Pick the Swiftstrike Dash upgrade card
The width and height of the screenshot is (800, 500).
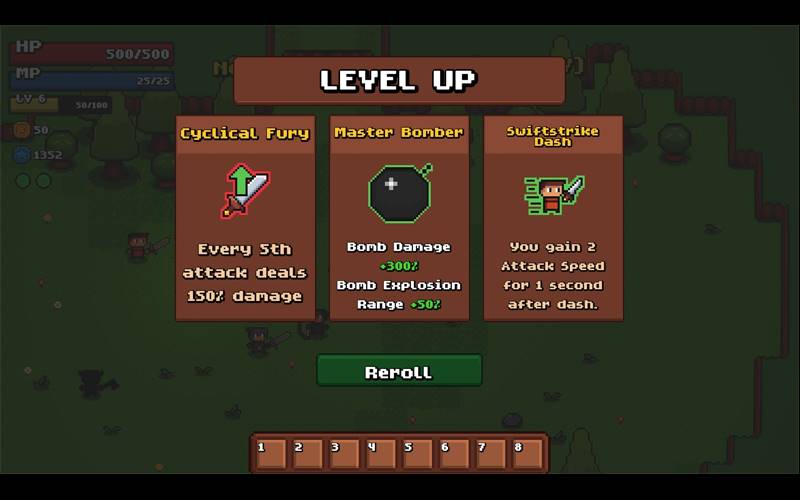click(x=553, y=218)
